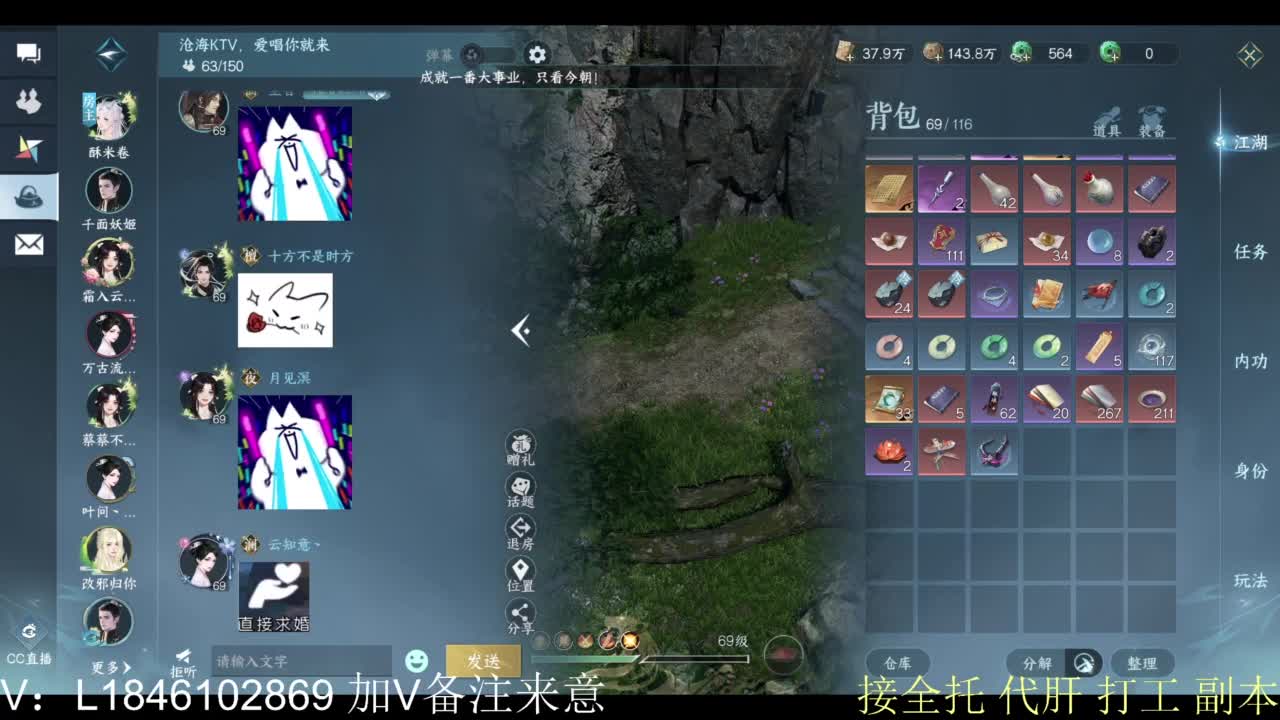Click the 发送 send button
This screenshot has width=1280, height=720.
(x=484, y=661)
